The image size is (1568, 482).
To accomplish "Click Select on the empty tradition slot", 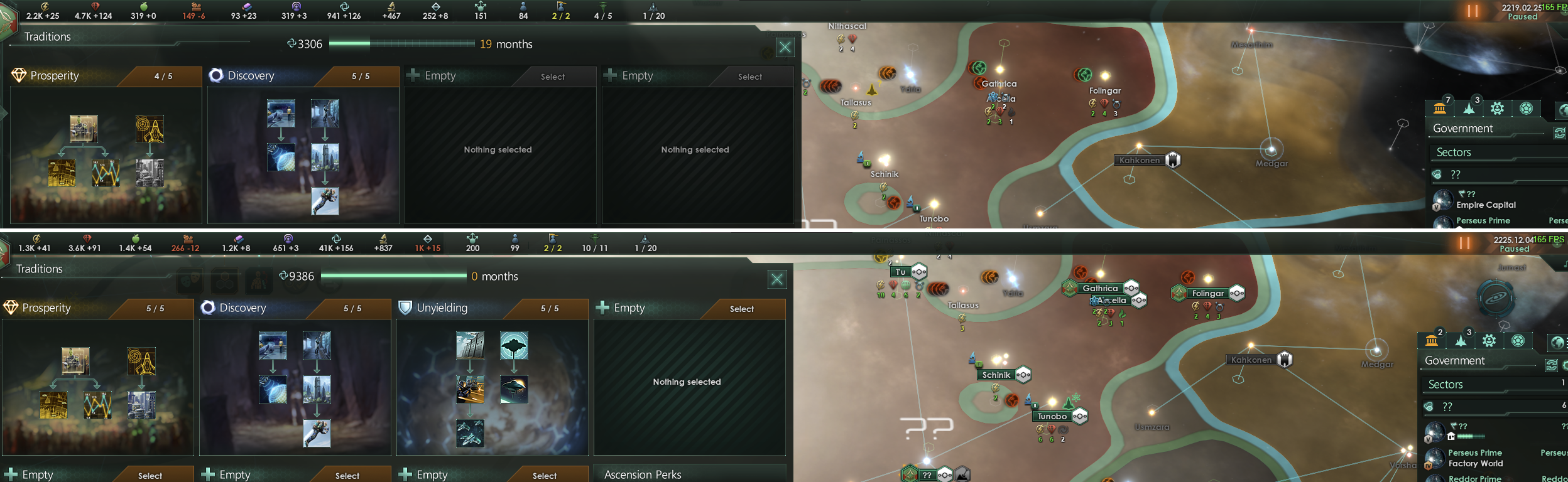I will (x=553, y=76).
